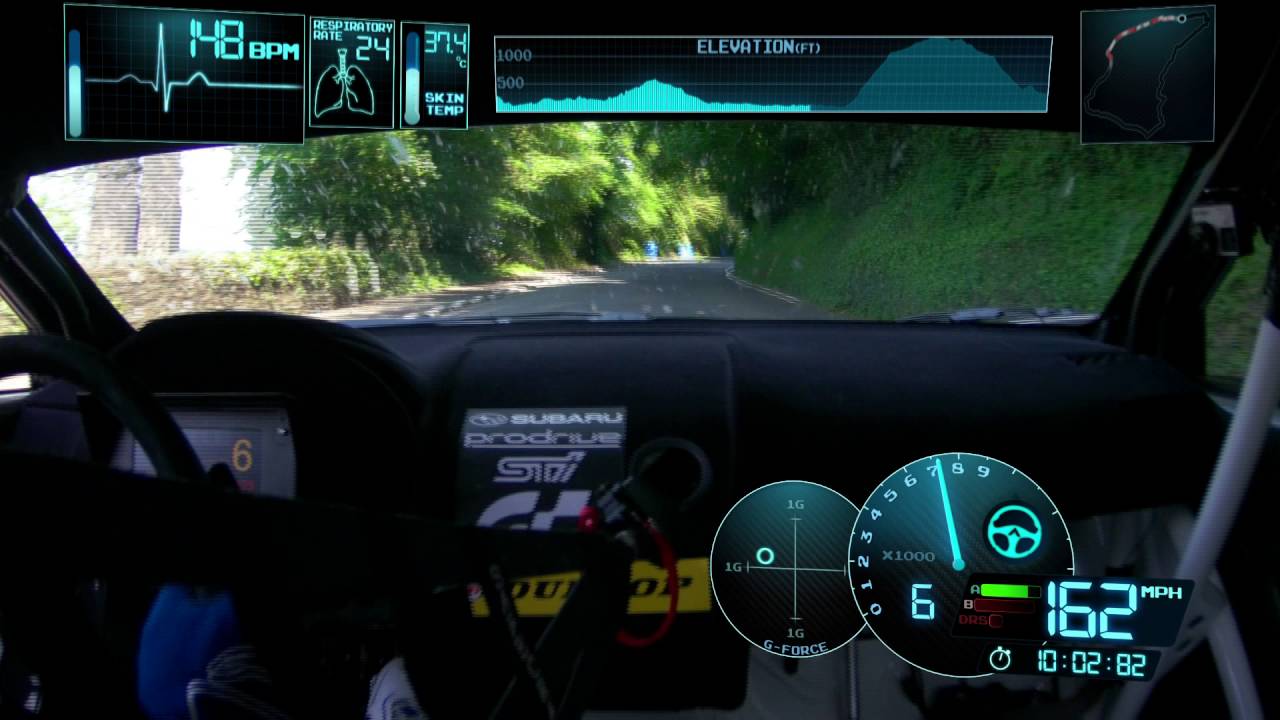1280x720 pixels.
Task: Select the elevation profile chart
Action: coord(773,75)
